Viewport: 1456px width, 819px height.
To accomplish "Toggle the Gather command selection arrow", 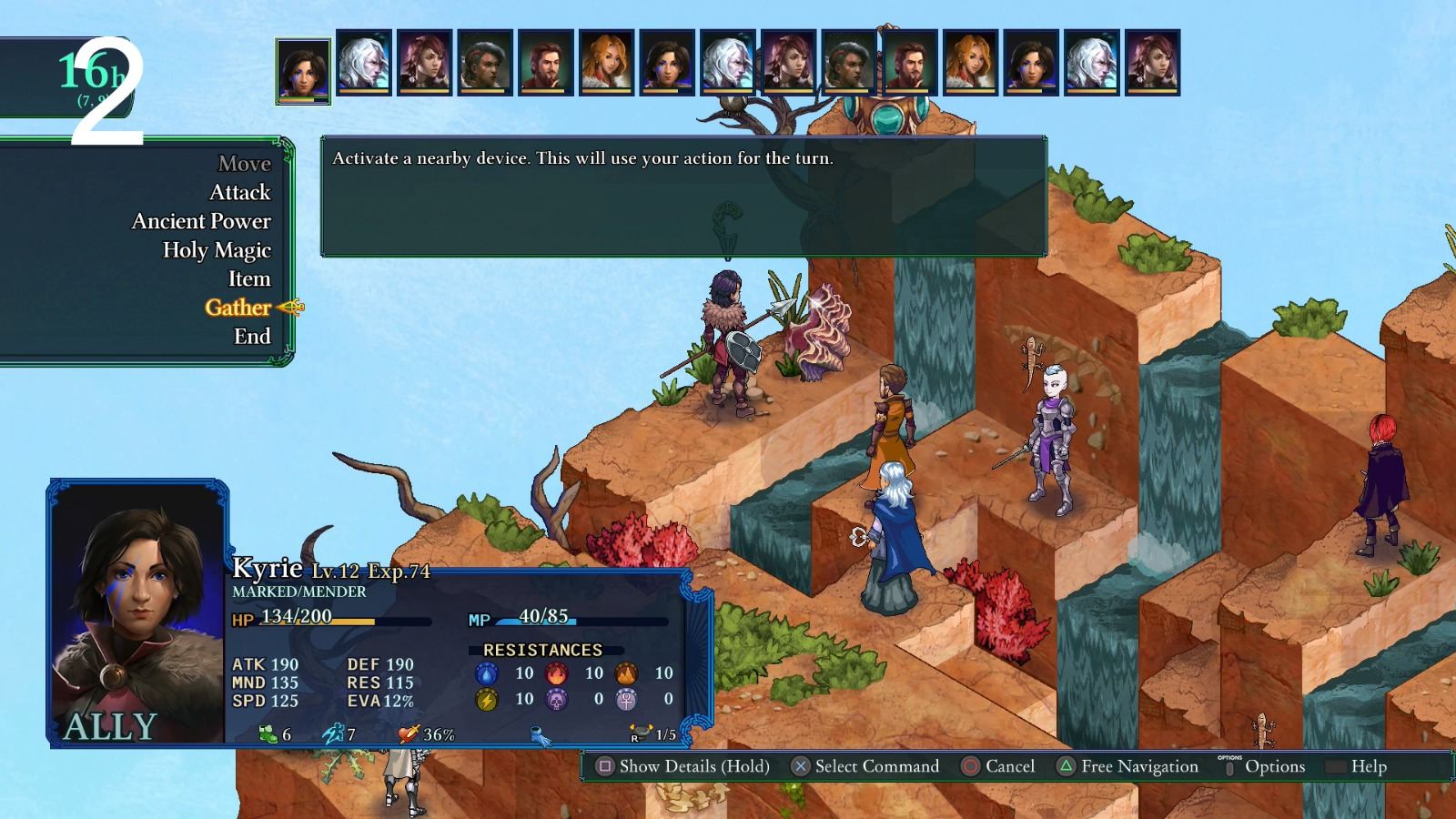I will pos(288,308).
